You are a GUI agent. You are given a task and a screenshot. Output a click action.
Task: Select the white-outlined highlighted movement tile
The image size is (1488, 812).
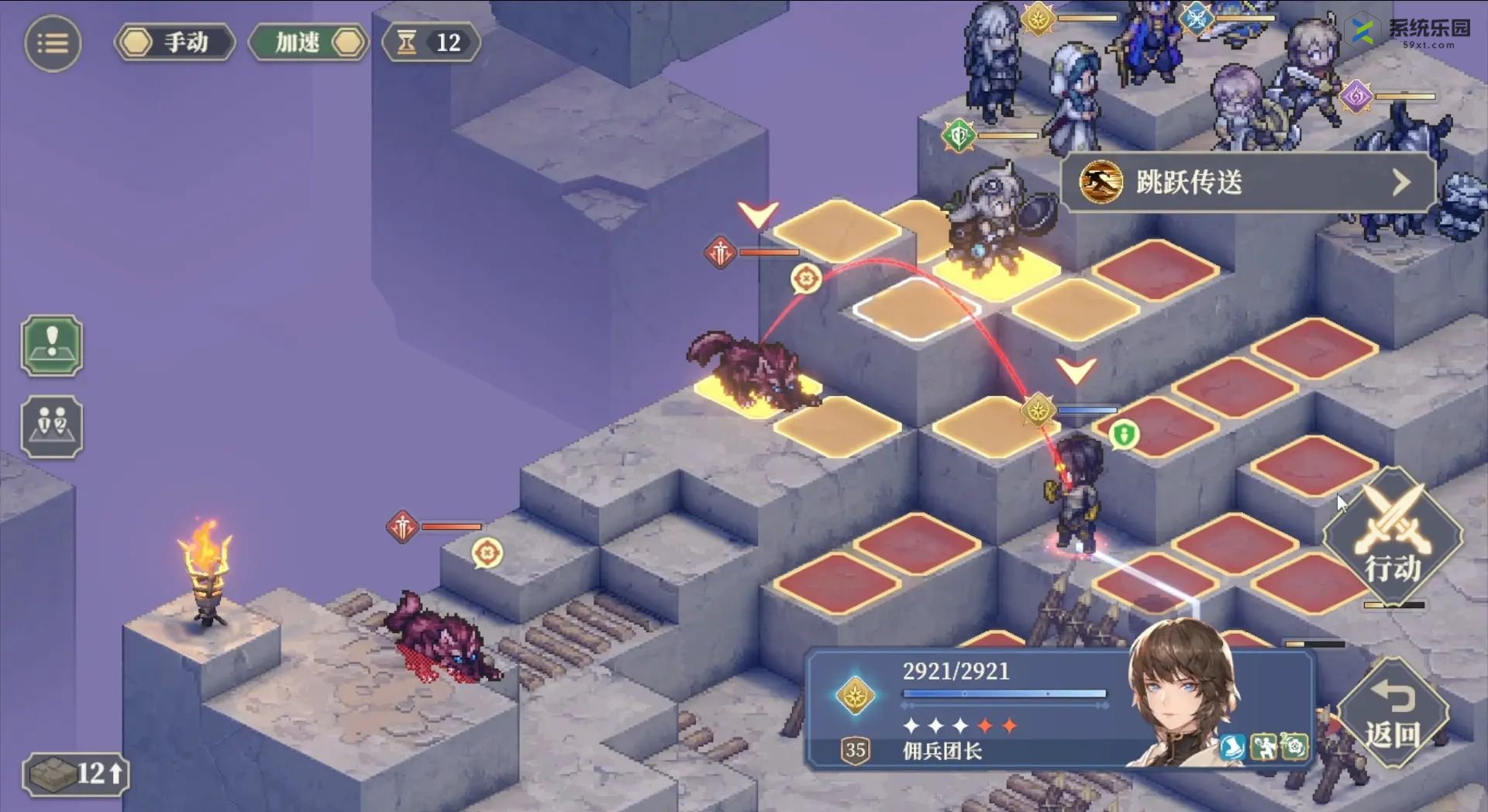pyautogui.click(x=916, y=309)
